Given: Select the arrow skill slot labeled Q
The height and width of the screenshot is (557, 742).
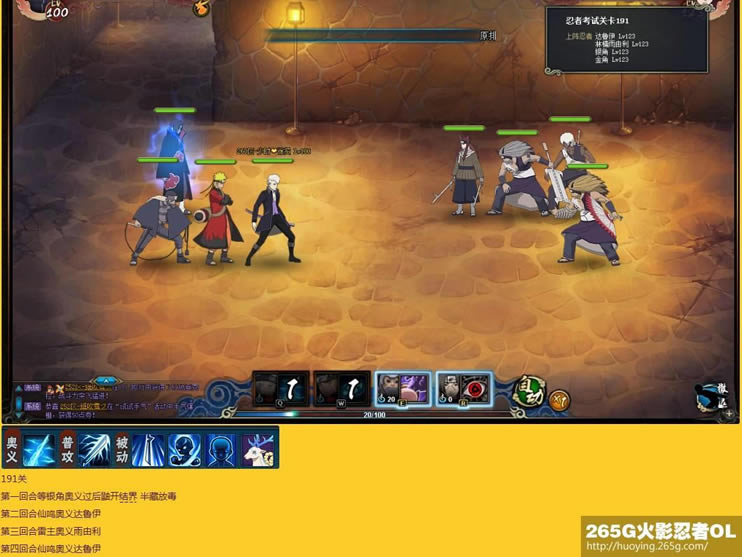Looking at the screenshot, I should (x=280, y=389).
